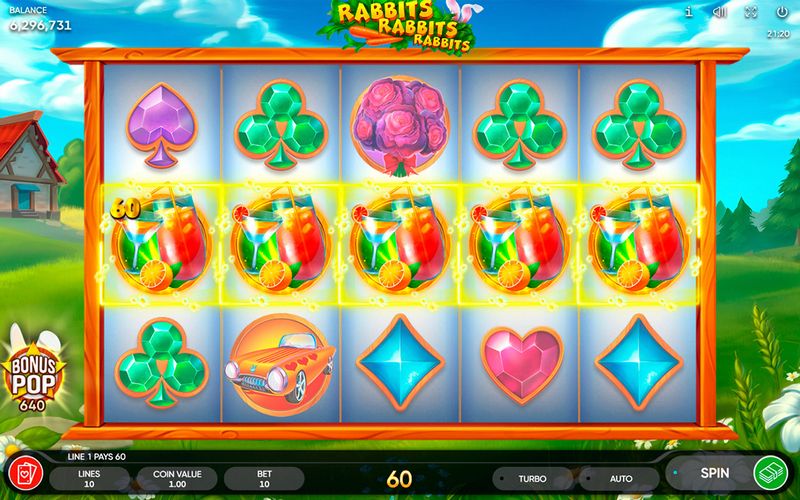Exit game with the power icon
This screenshot has height=500, width=800.
[x=781, y=12]
